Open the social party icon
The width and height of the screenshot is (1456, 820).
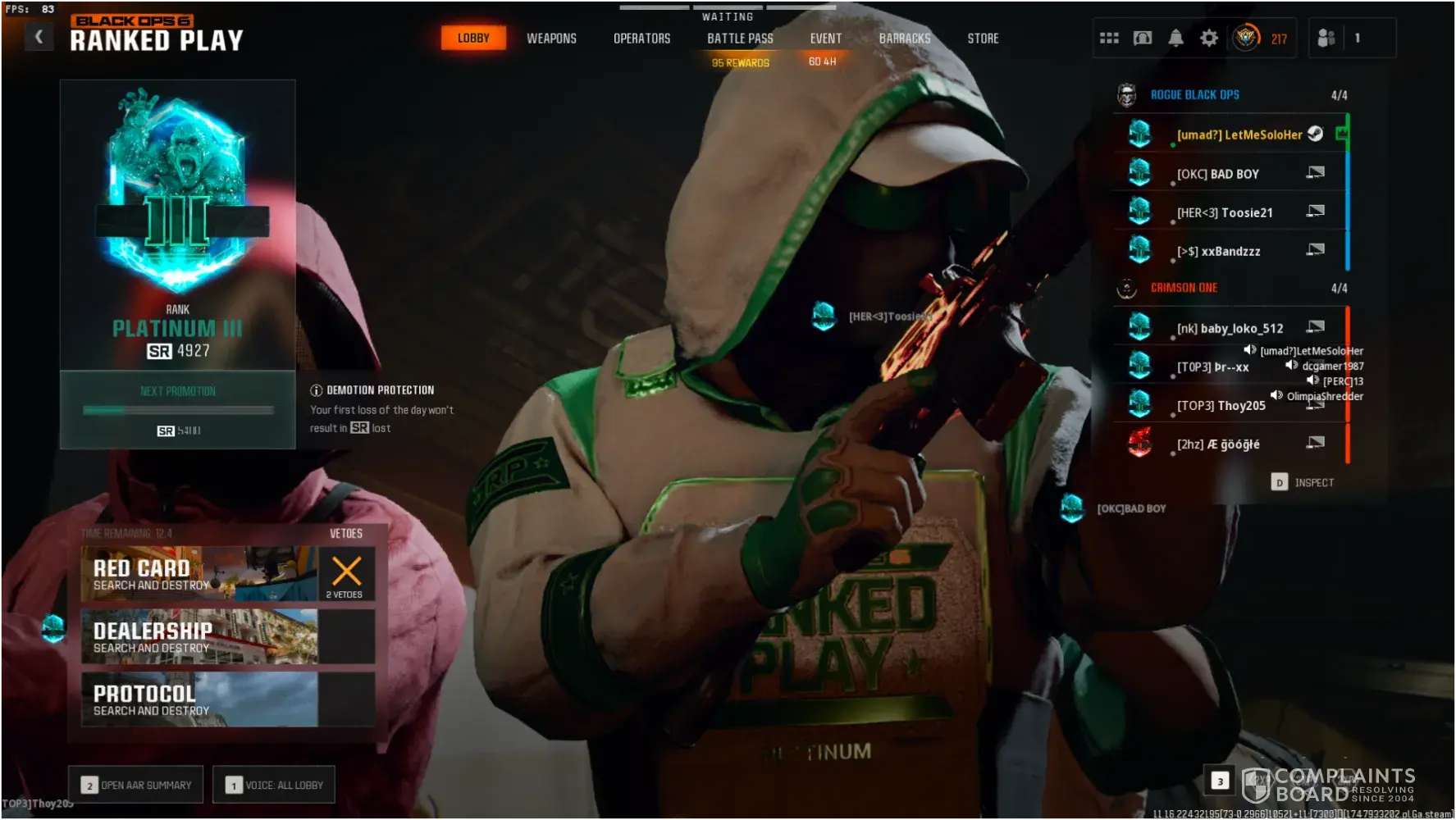tap(1326, 38)
